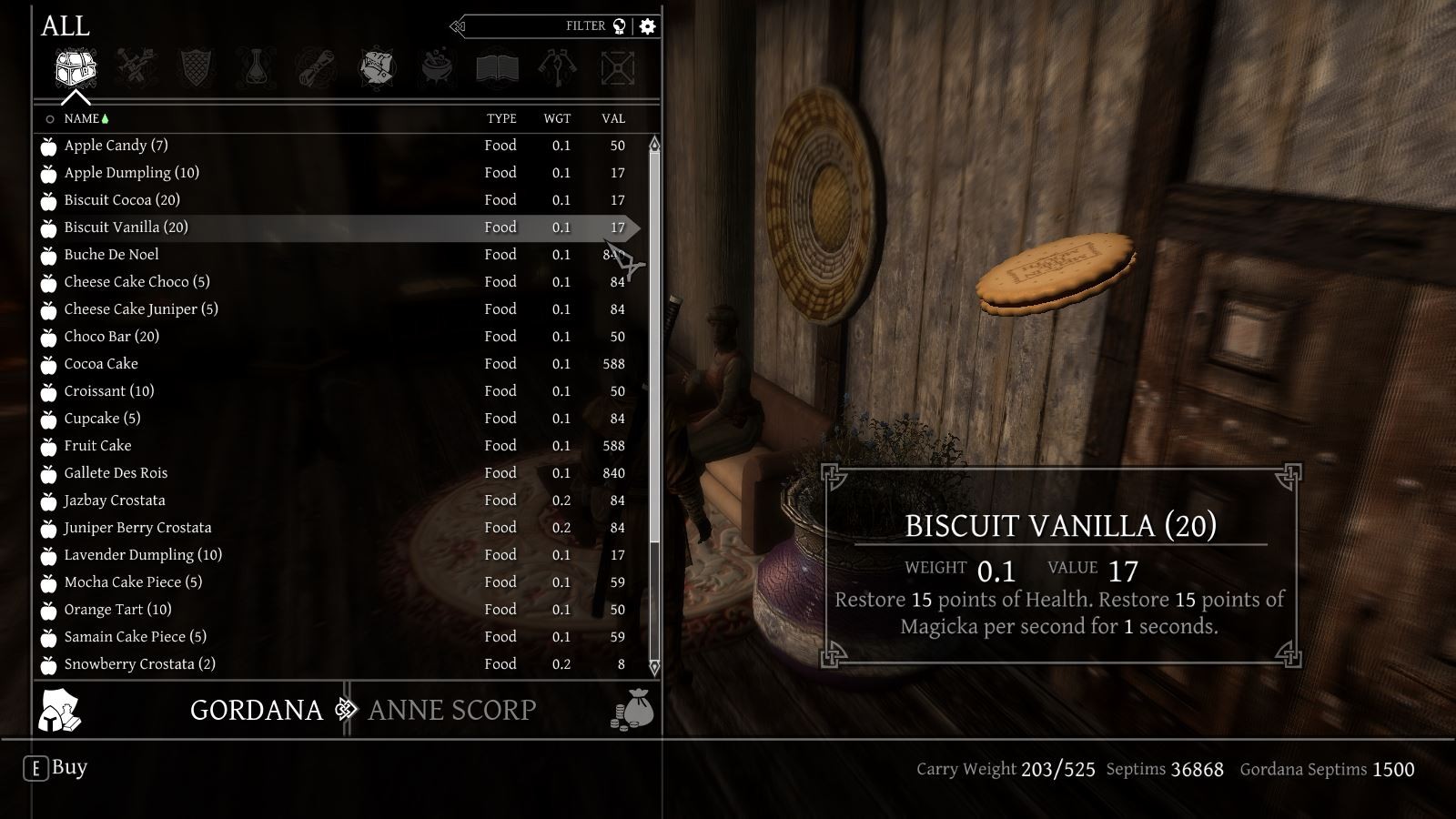Image resolution: width=1456 pixels, height=819 pixels.
Task: Select the Buche De Noel row
Action: coord(111,255)
